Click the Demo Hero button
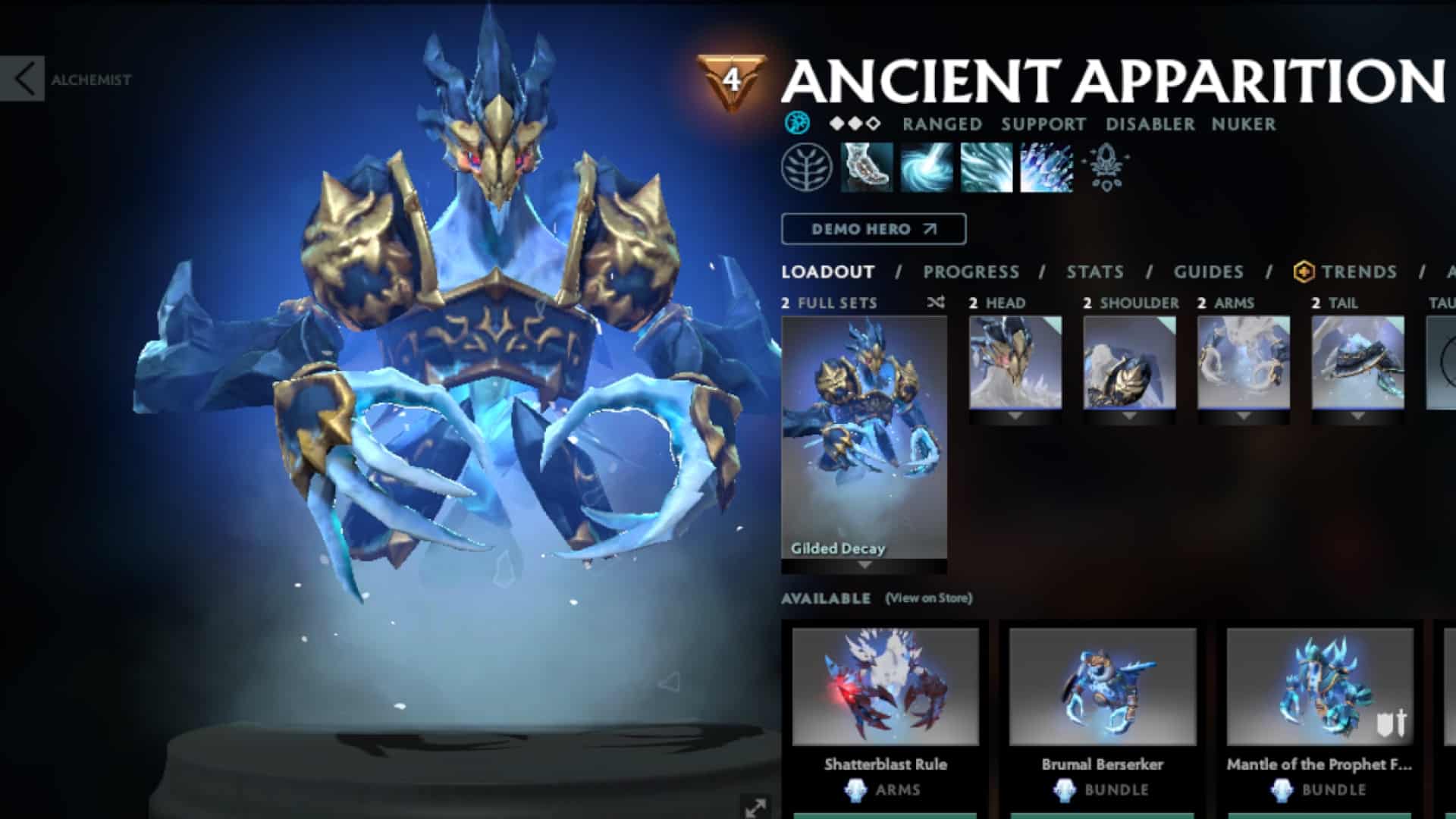Viewport: 1456px width, 819px height. (x=872, y=230)
